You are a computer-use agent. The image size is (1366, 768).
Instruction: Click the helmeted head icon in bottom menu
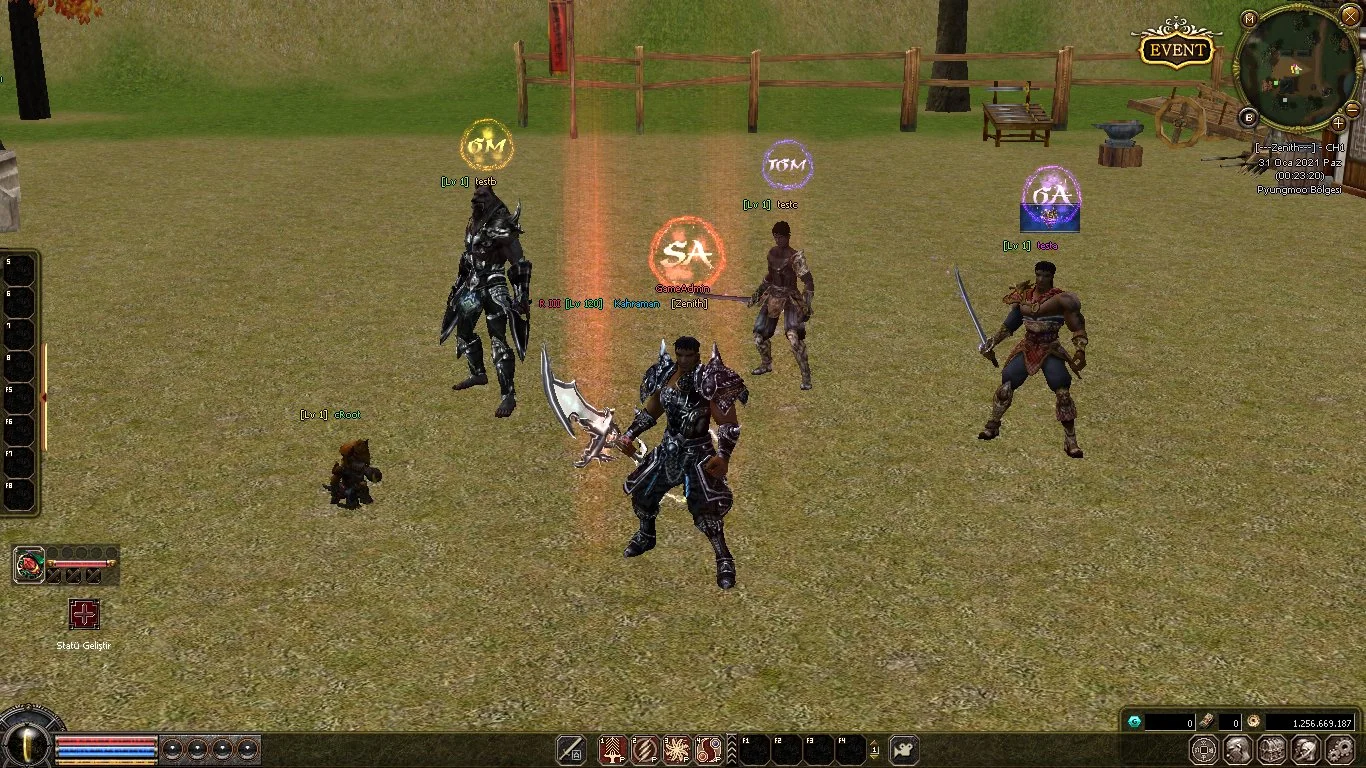tap(1306, 749)
